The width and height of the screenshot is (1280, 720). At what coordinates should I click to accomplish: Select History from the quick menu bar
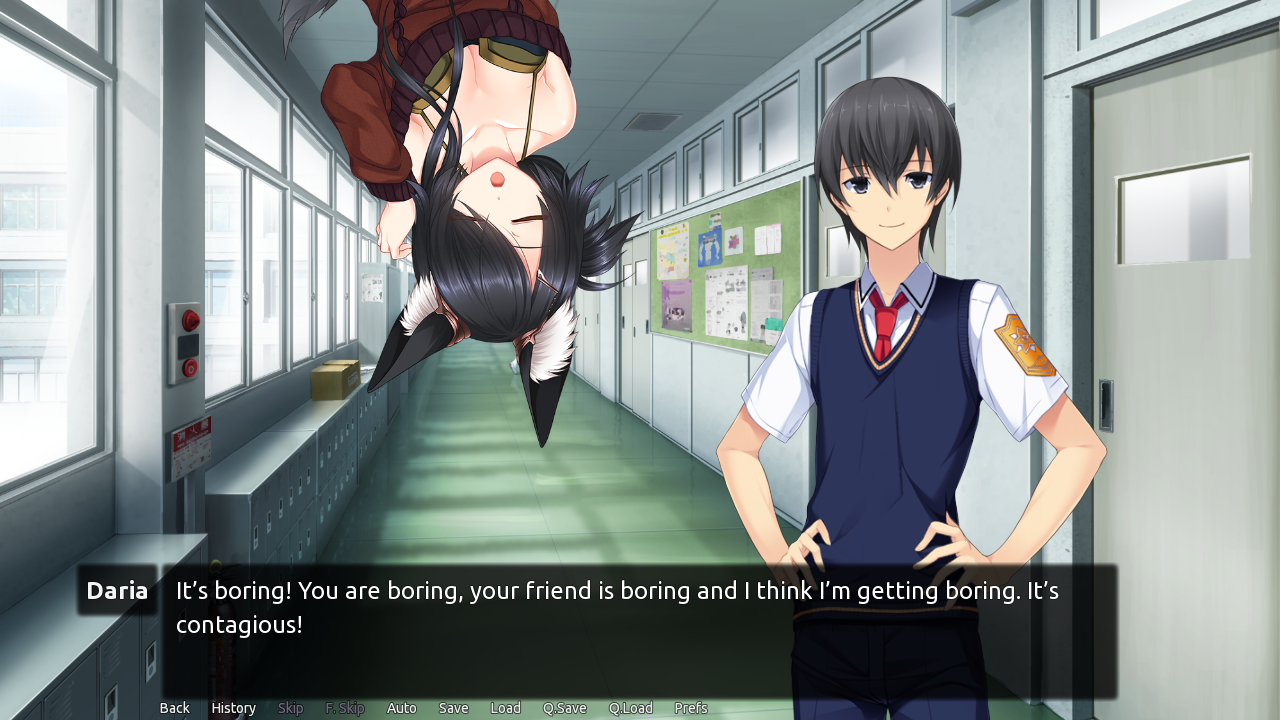(x=233, y=707)
